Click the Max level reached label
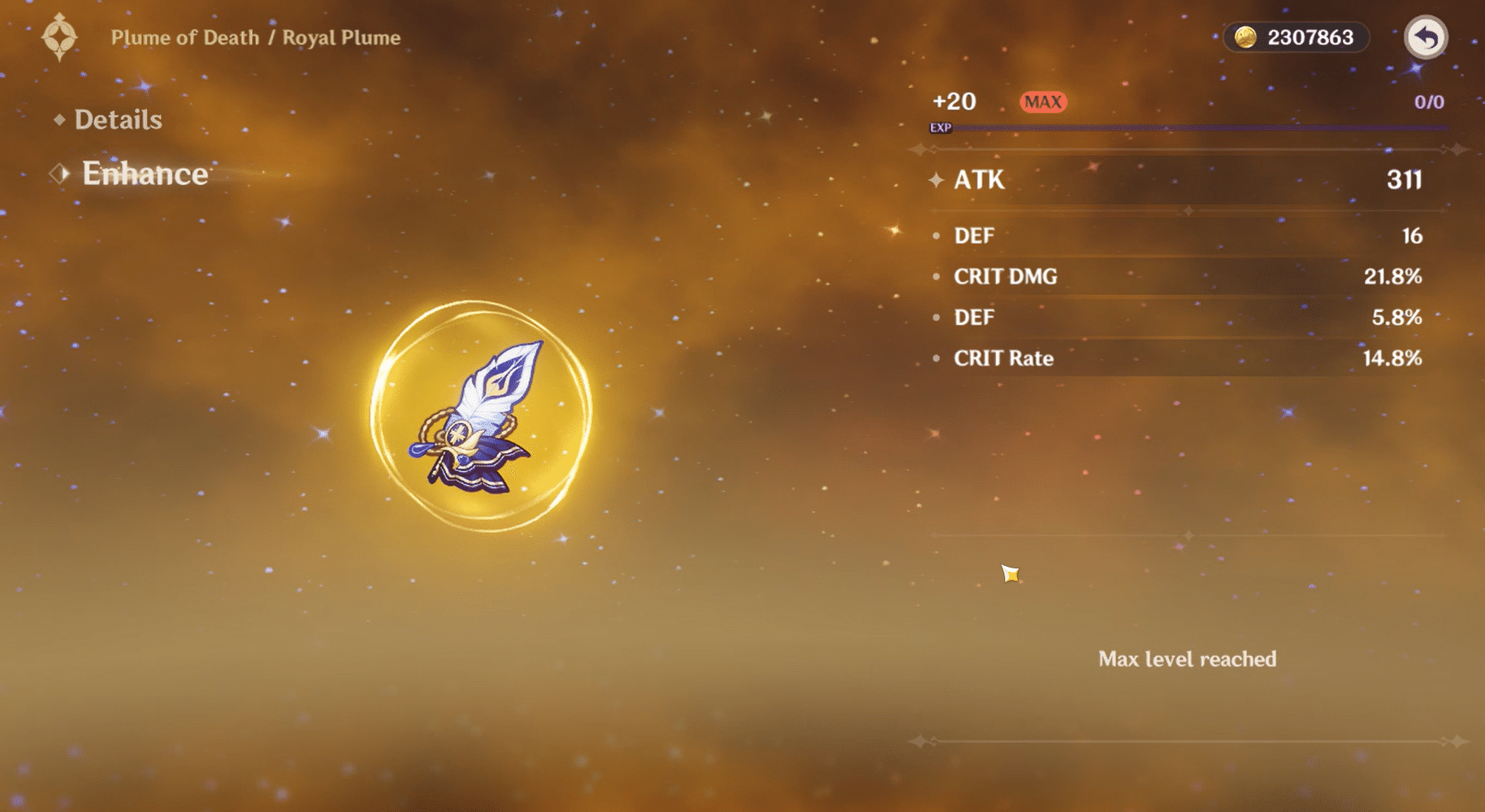The image size is (1485, 812). click(x=1187, y=659)
